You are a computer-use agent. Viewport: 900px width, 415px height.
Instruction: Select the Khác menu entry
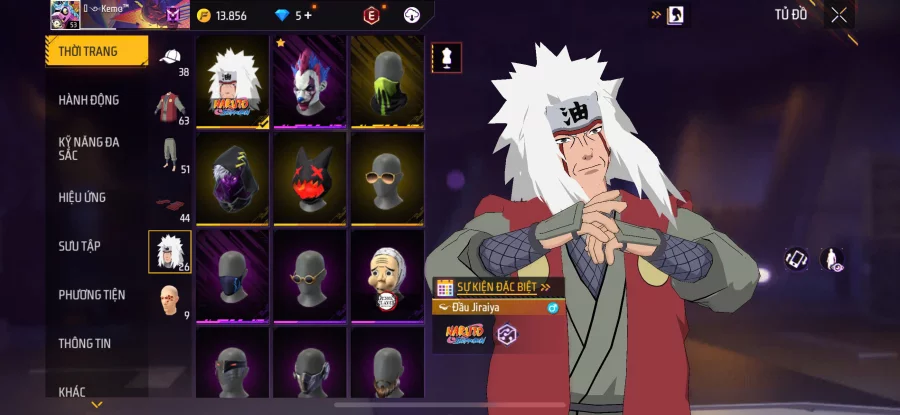click(x=72, y=391)
